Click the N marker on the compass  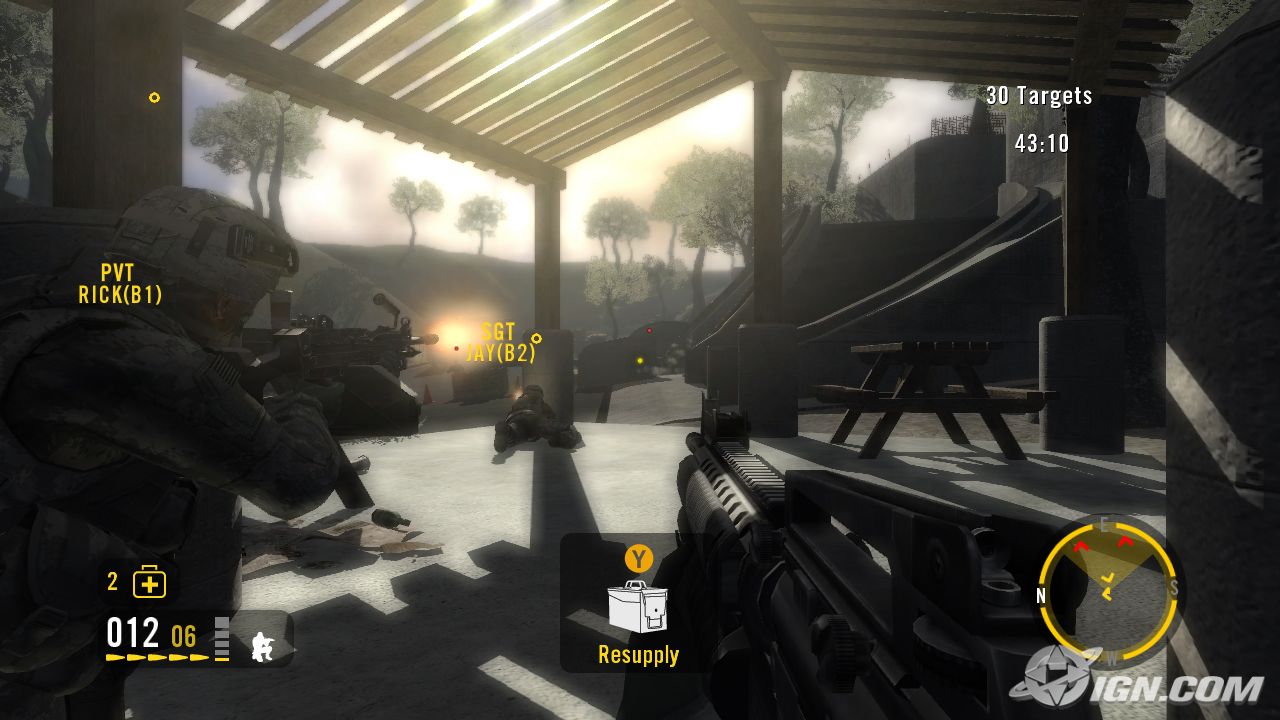point(1042,594)
